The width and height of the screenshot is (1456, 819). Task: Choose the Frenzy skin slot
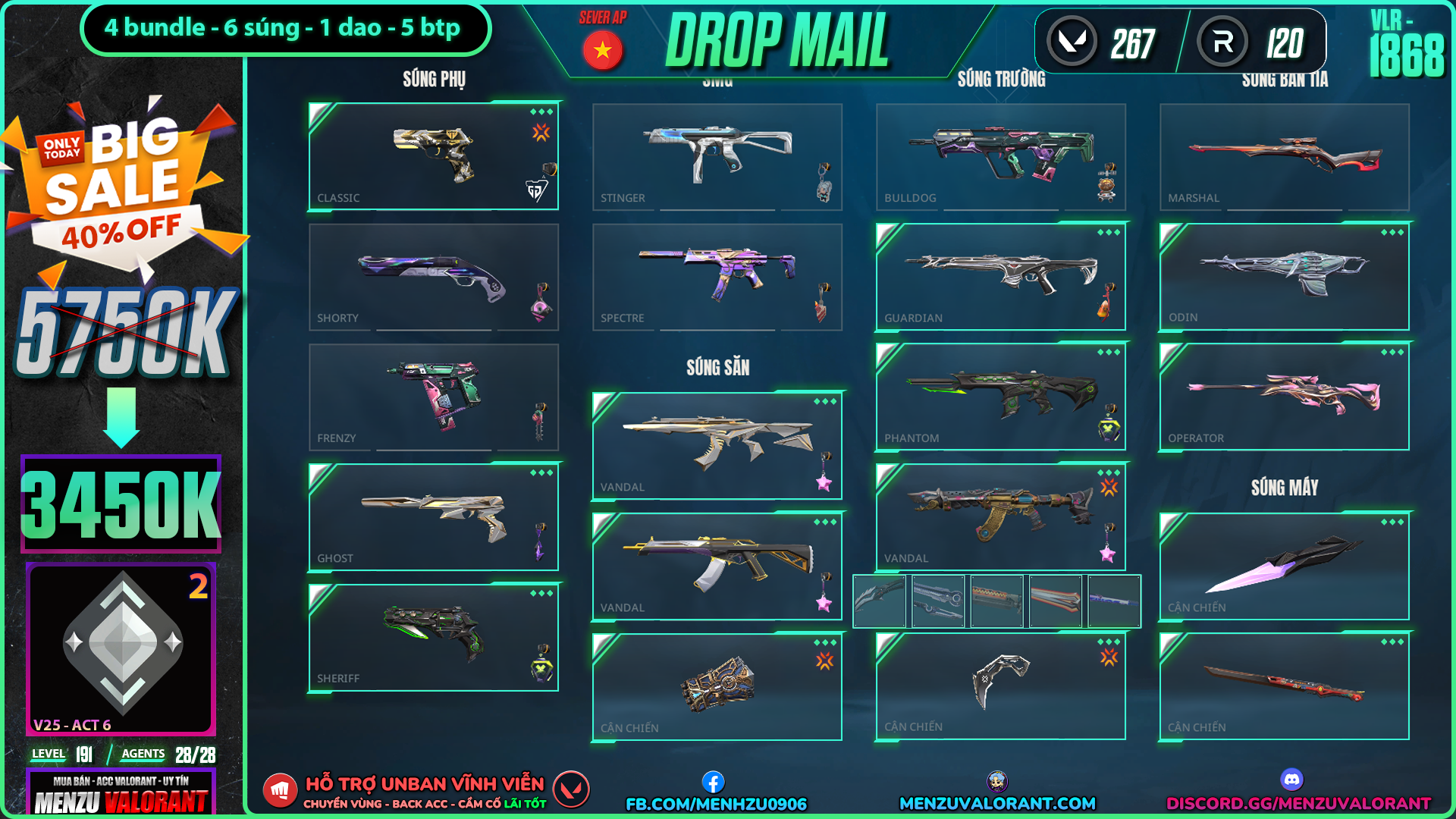433,397
